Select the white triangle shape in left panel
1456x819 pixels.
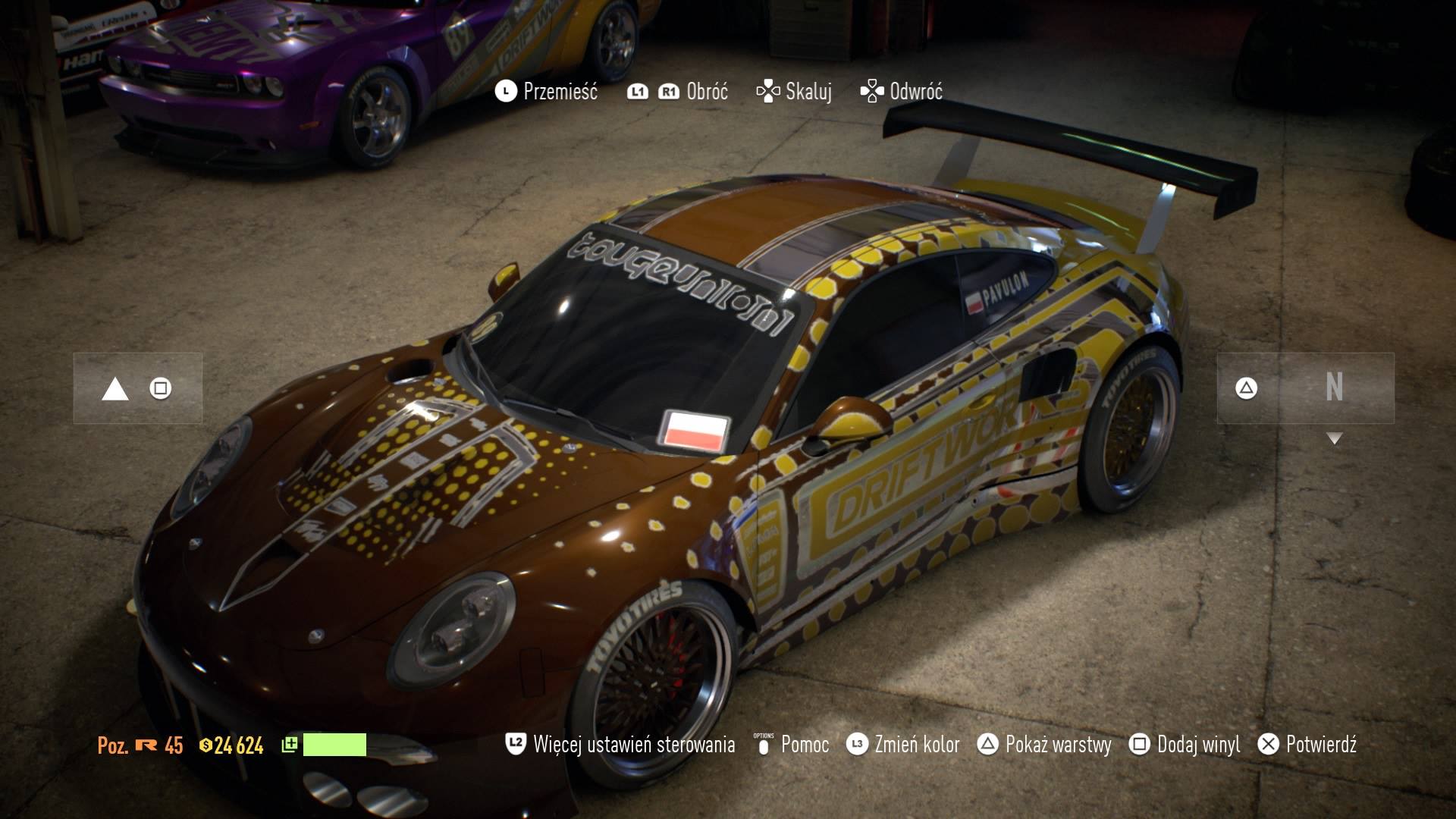pos(115,390)
